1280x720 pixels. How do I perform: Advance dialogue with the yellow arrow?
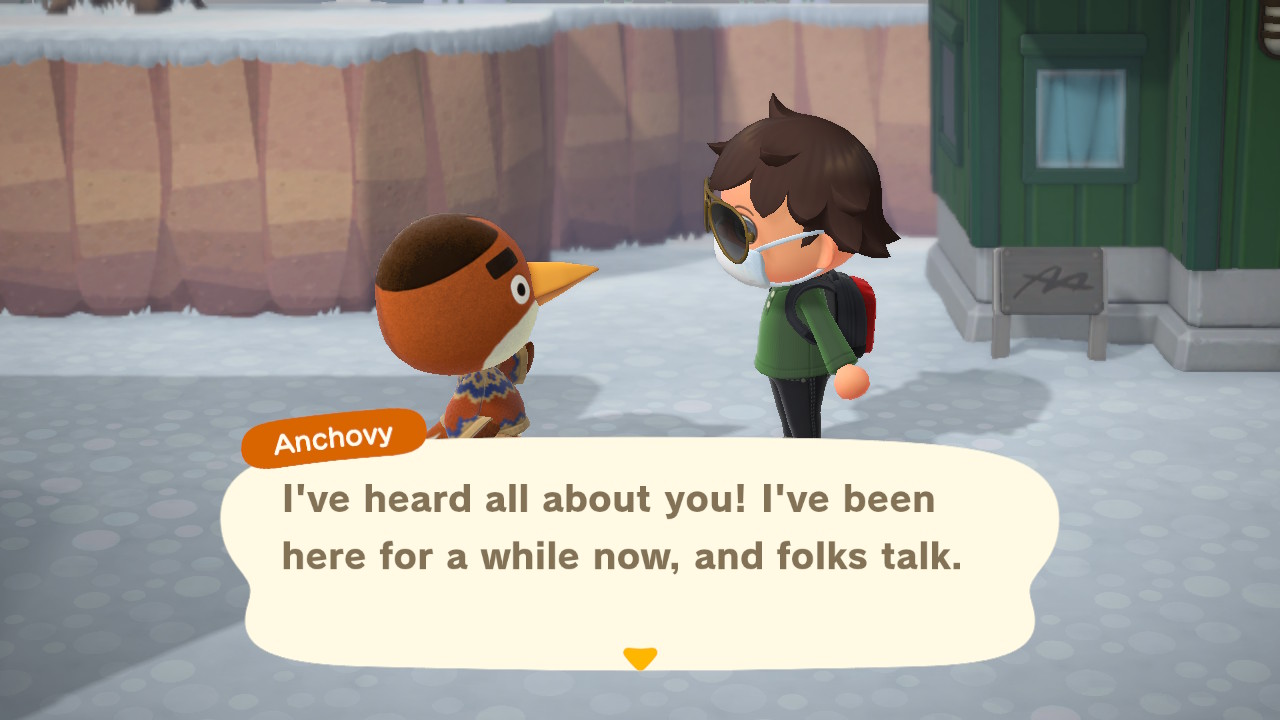click(x=640, y=658)
